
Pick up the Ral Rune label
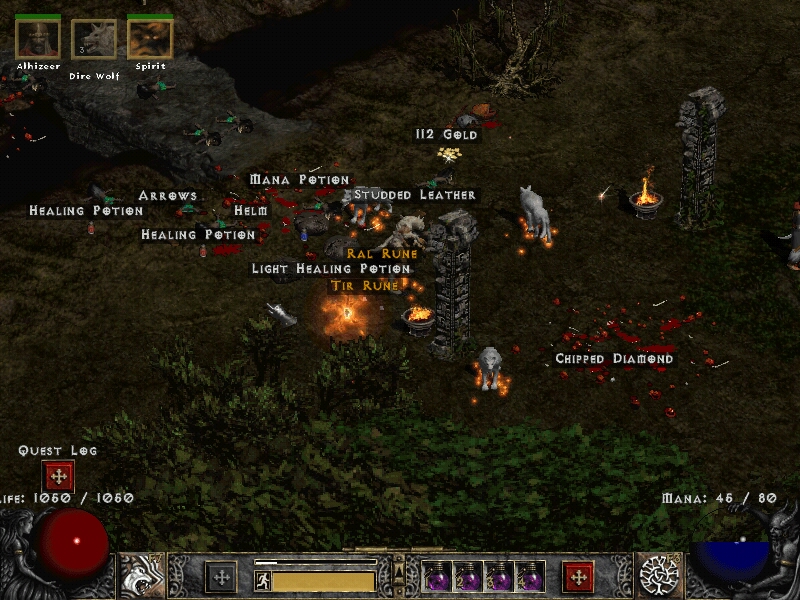(x=382, y=254)
